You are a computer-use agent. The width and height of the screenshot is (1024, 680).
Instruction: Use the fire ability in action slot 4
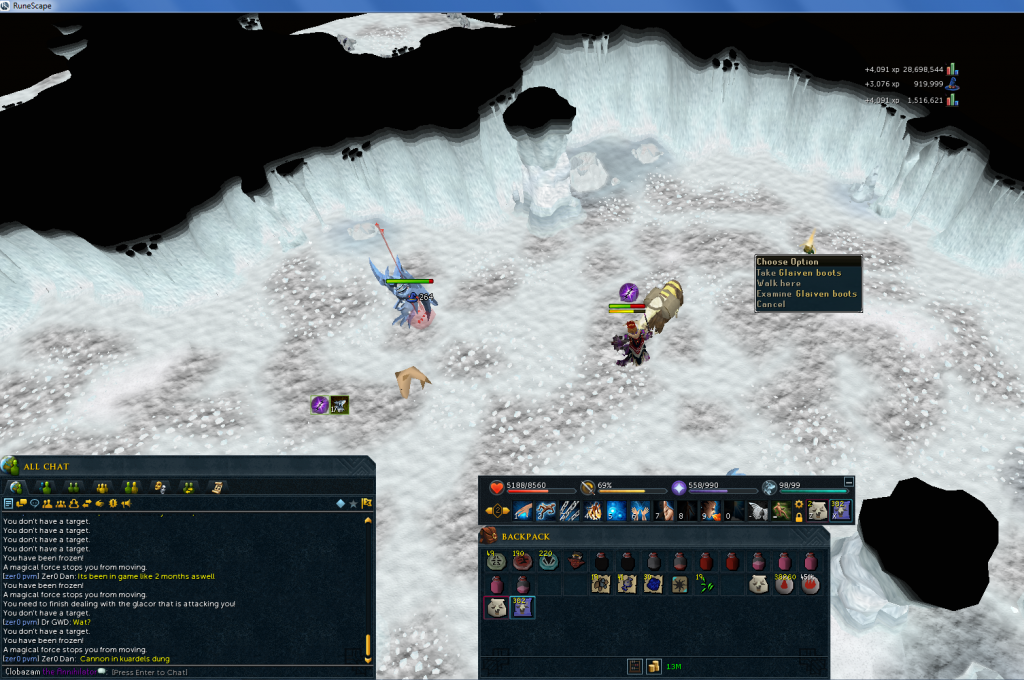593,511
